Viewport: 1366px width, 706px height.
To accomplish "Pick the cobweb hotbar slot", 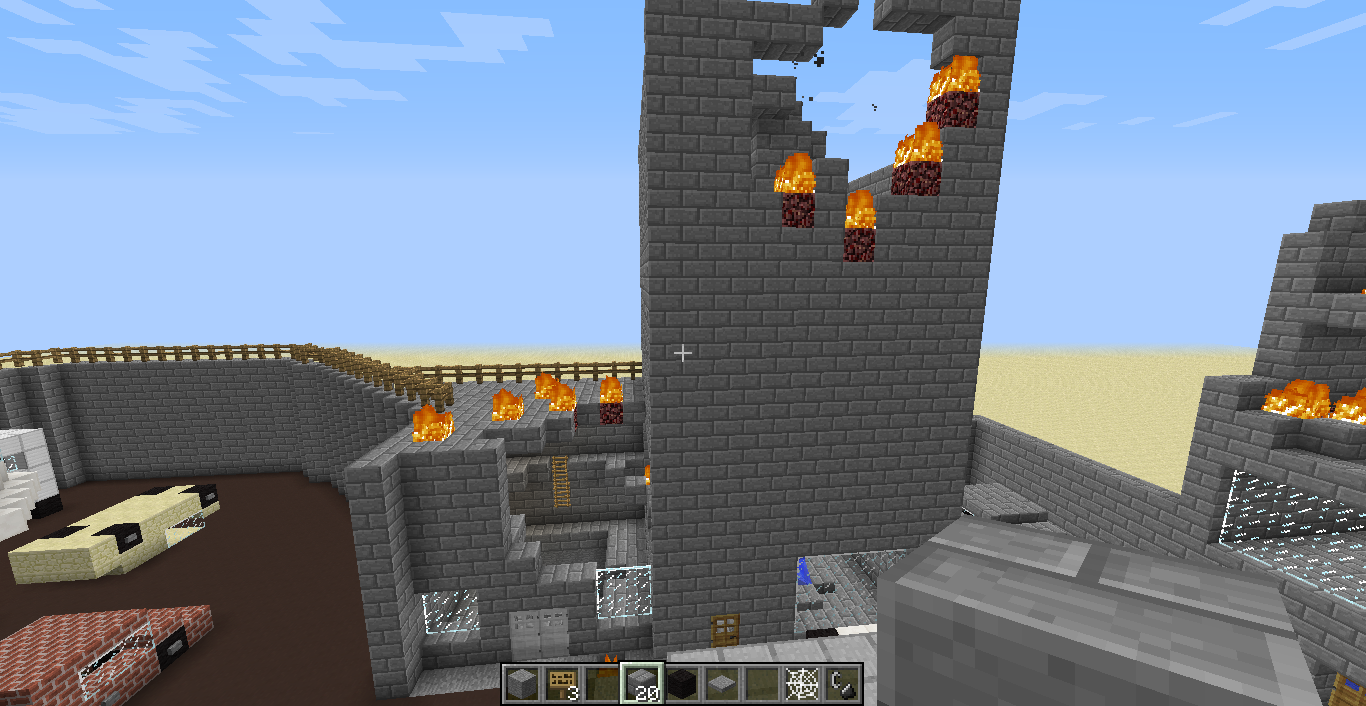I will [x=800, y=684].
